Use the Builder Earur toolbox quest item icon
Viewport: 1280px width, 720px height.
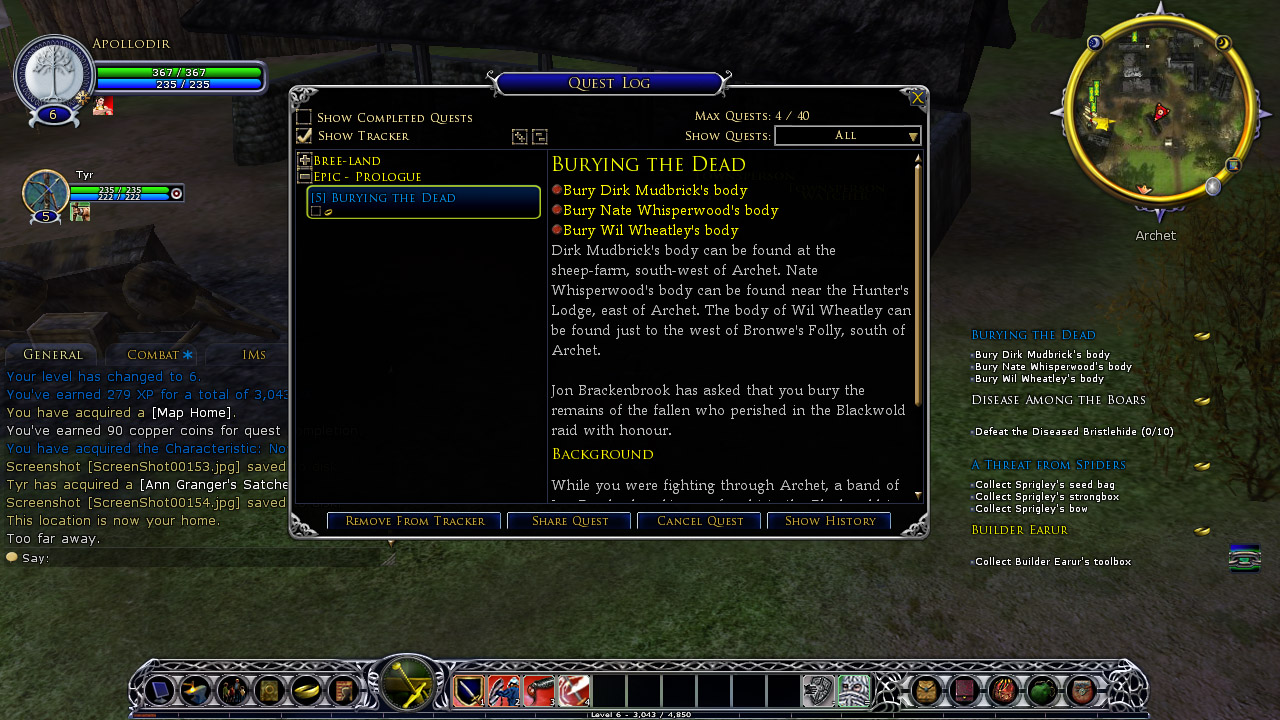(x=1244, y=559)
